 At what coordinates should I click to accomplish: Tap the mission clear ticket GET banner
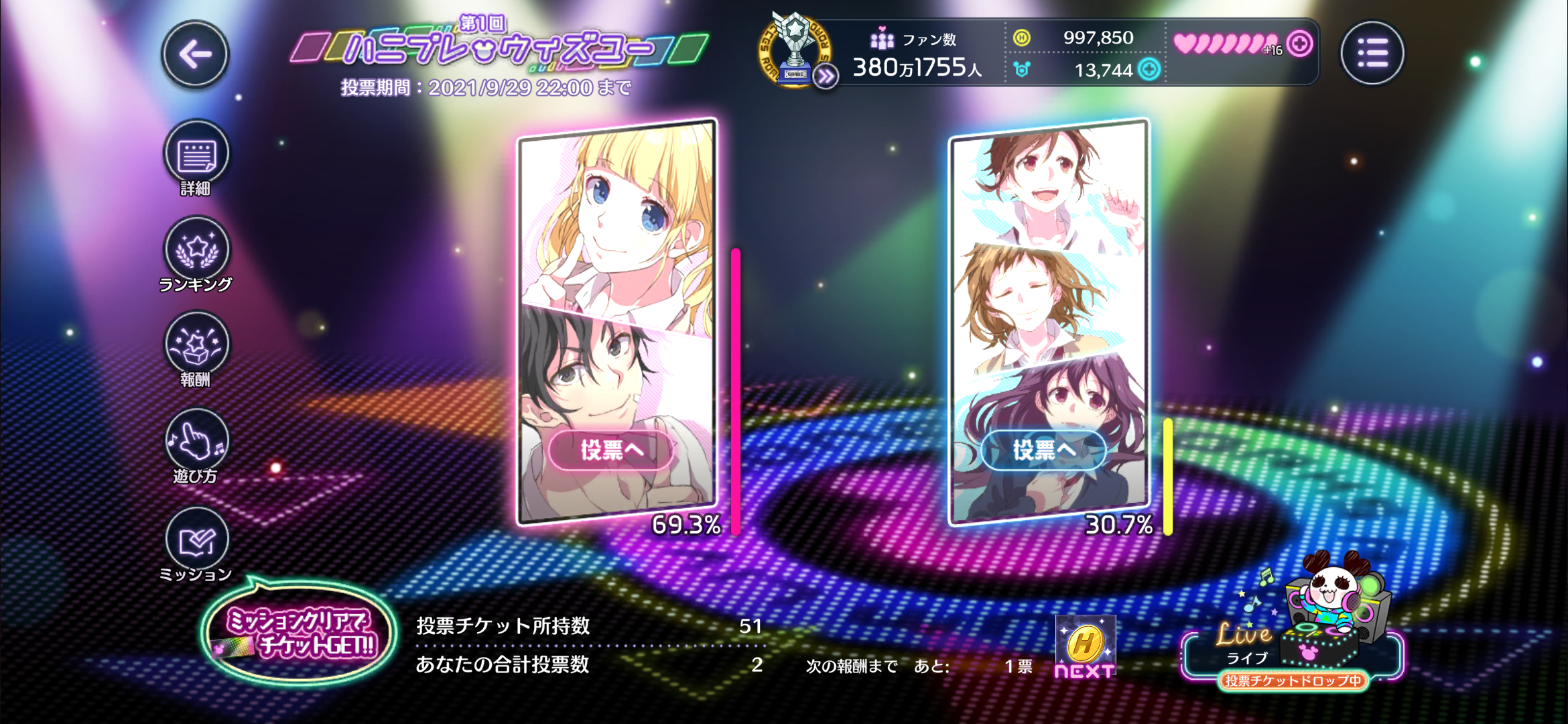(x=299, y=633)
